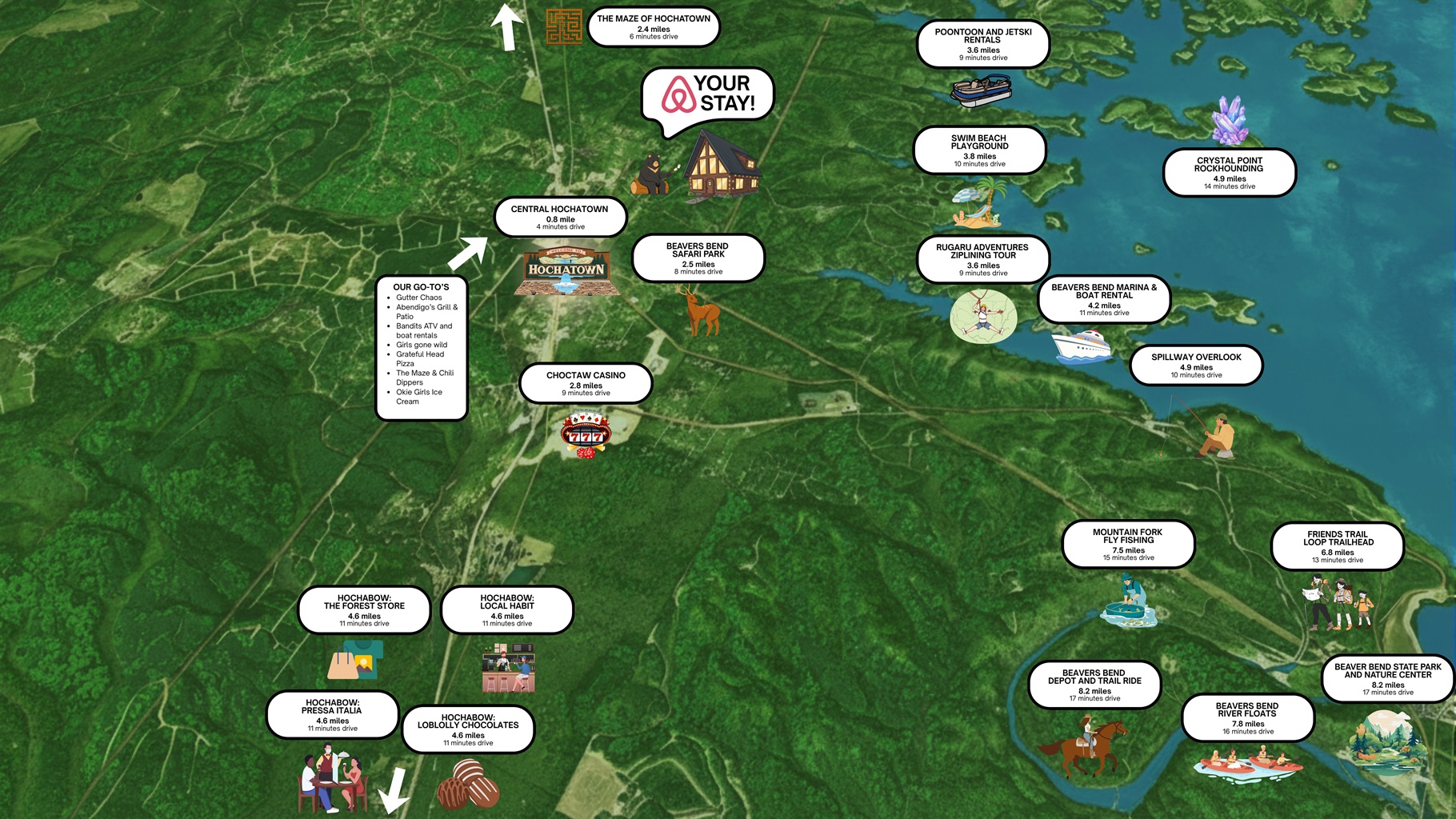Select the Hochabow: The Forest Store label
Viewport: 1456px width, 819px height.
[x=364, y=610]
